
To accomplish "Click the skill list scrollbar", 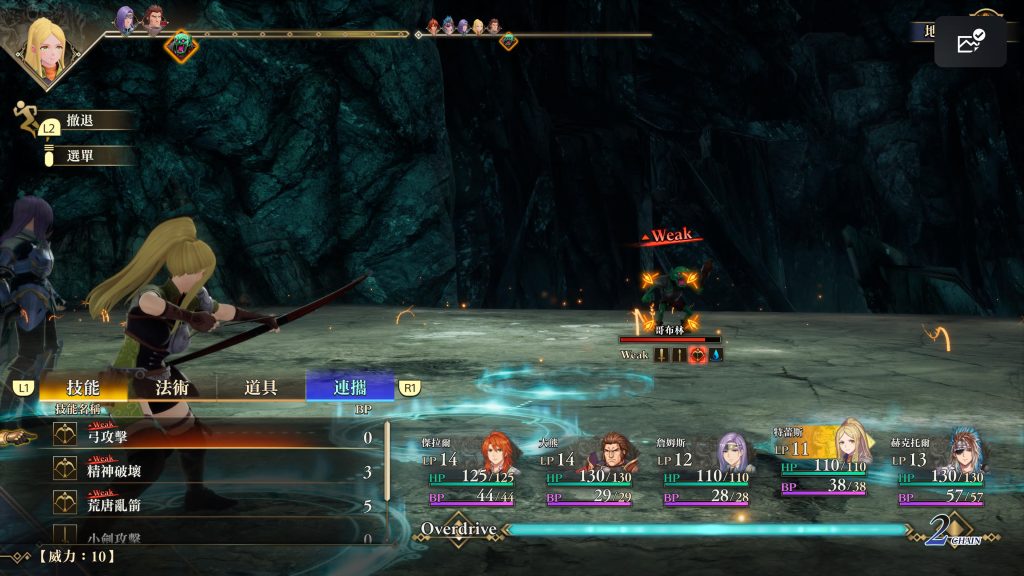I will 387,480.
